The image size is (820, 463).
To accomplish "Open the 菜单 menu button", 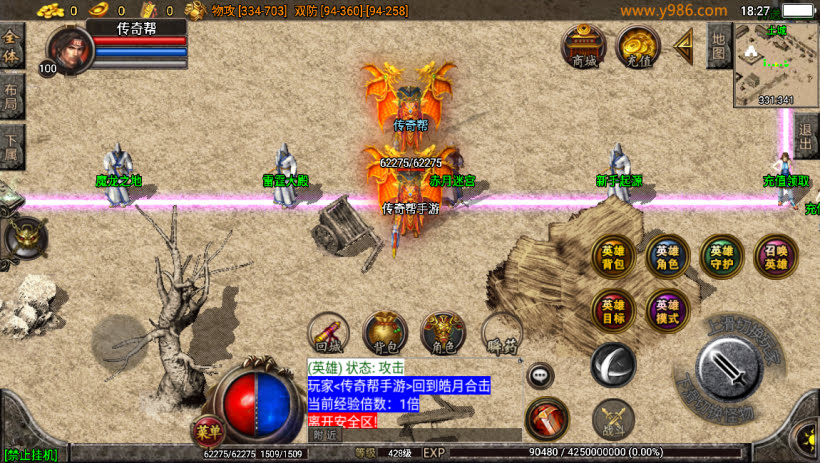I will click(207, 432).
